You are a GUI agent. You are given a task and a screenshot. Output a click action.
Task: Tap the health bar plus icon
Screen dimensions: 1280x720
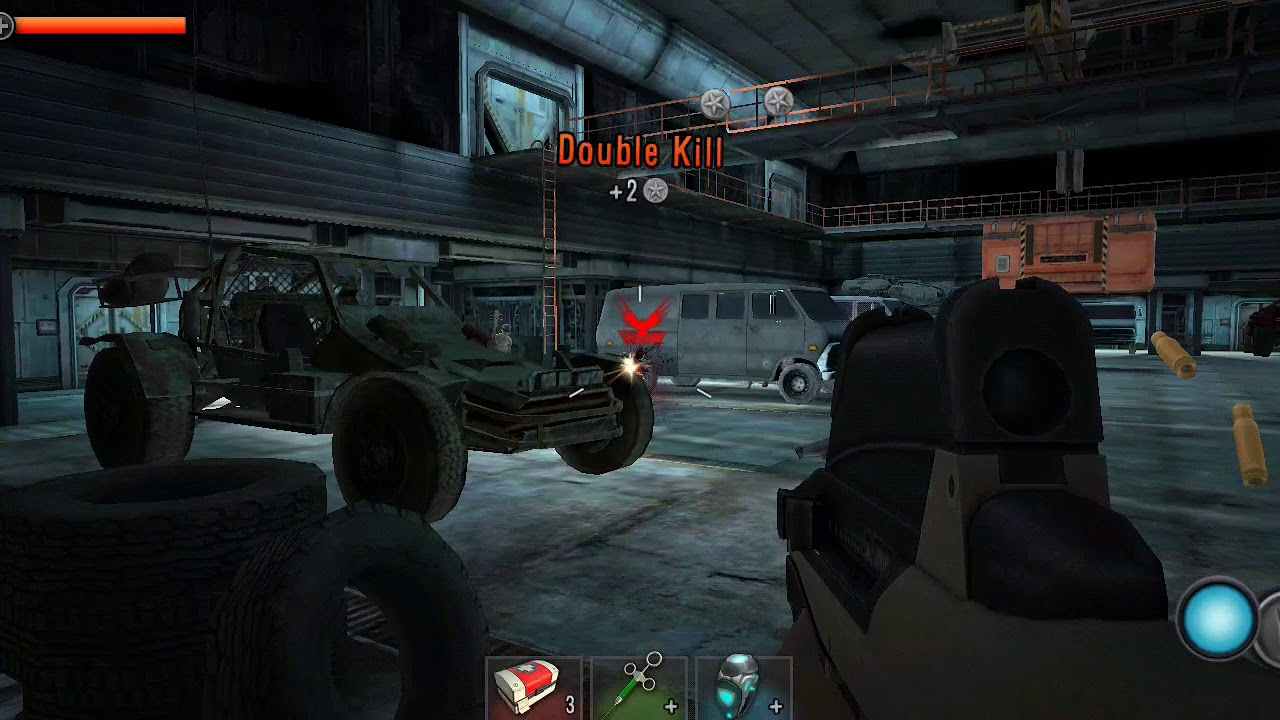pyautogui.click(x=7, y=27)
